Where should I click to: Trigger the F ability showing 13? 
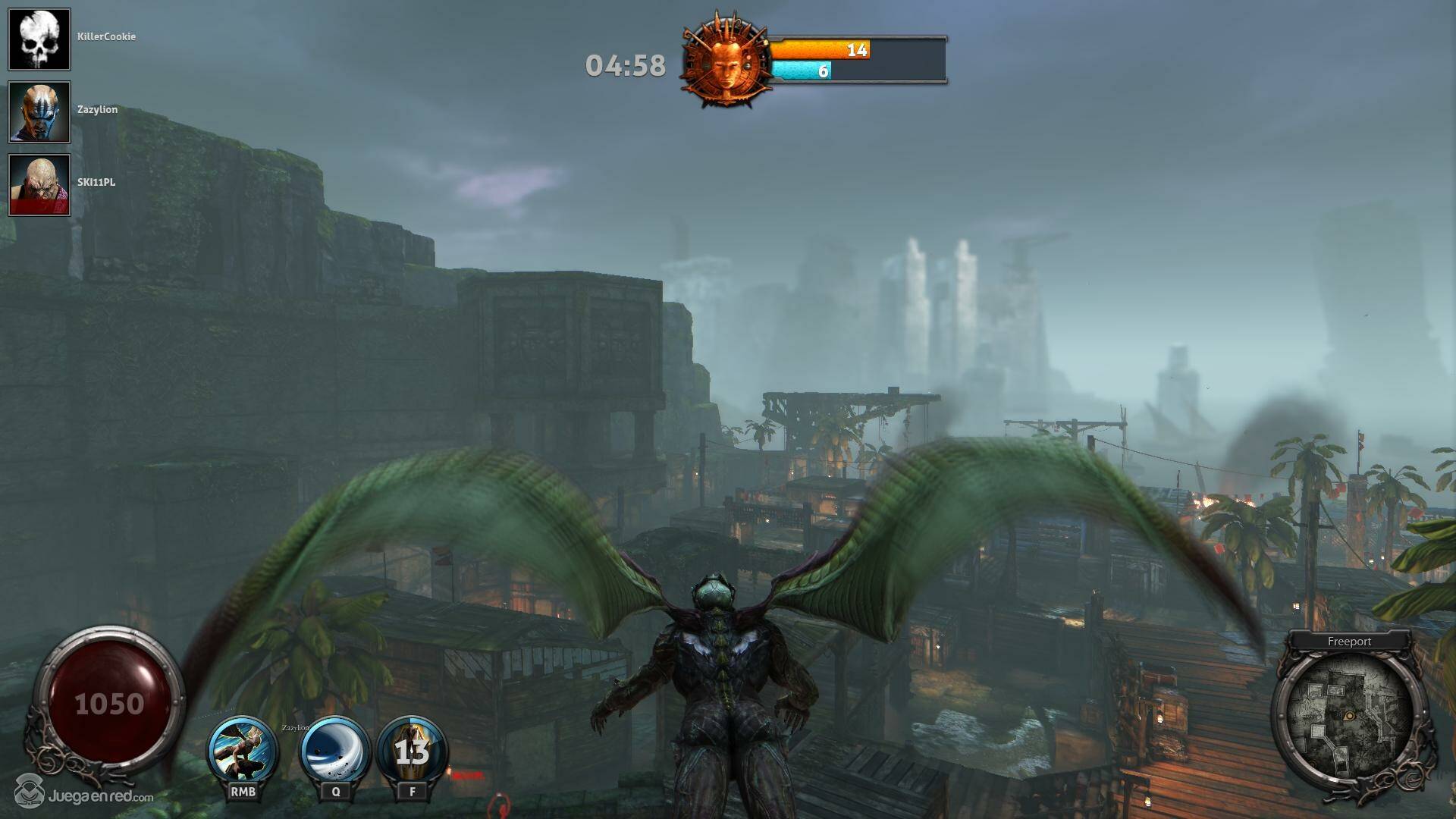coord(413,751)
